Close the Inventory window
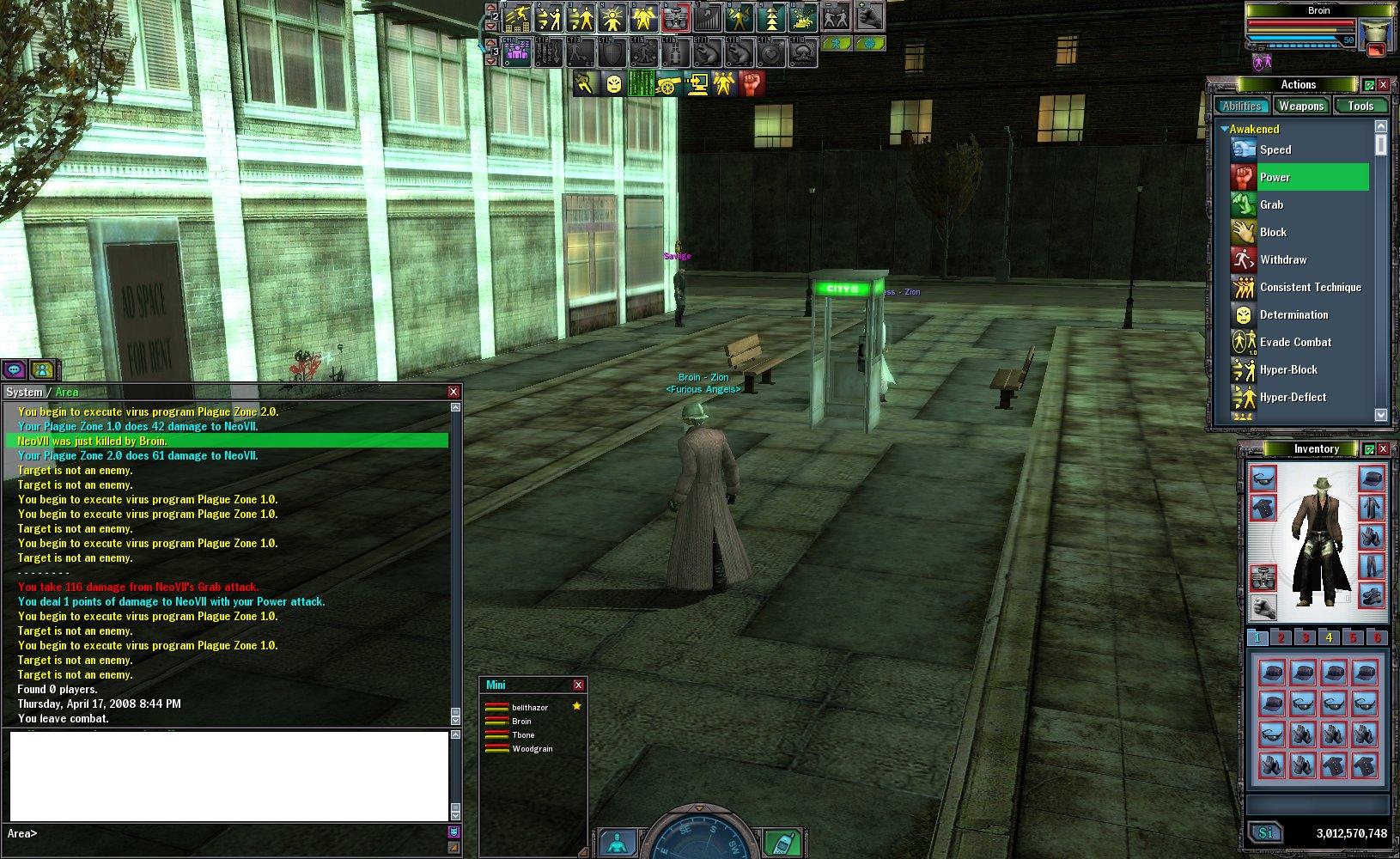Viewport: 1400px width, 859px height. [1383, 449]
